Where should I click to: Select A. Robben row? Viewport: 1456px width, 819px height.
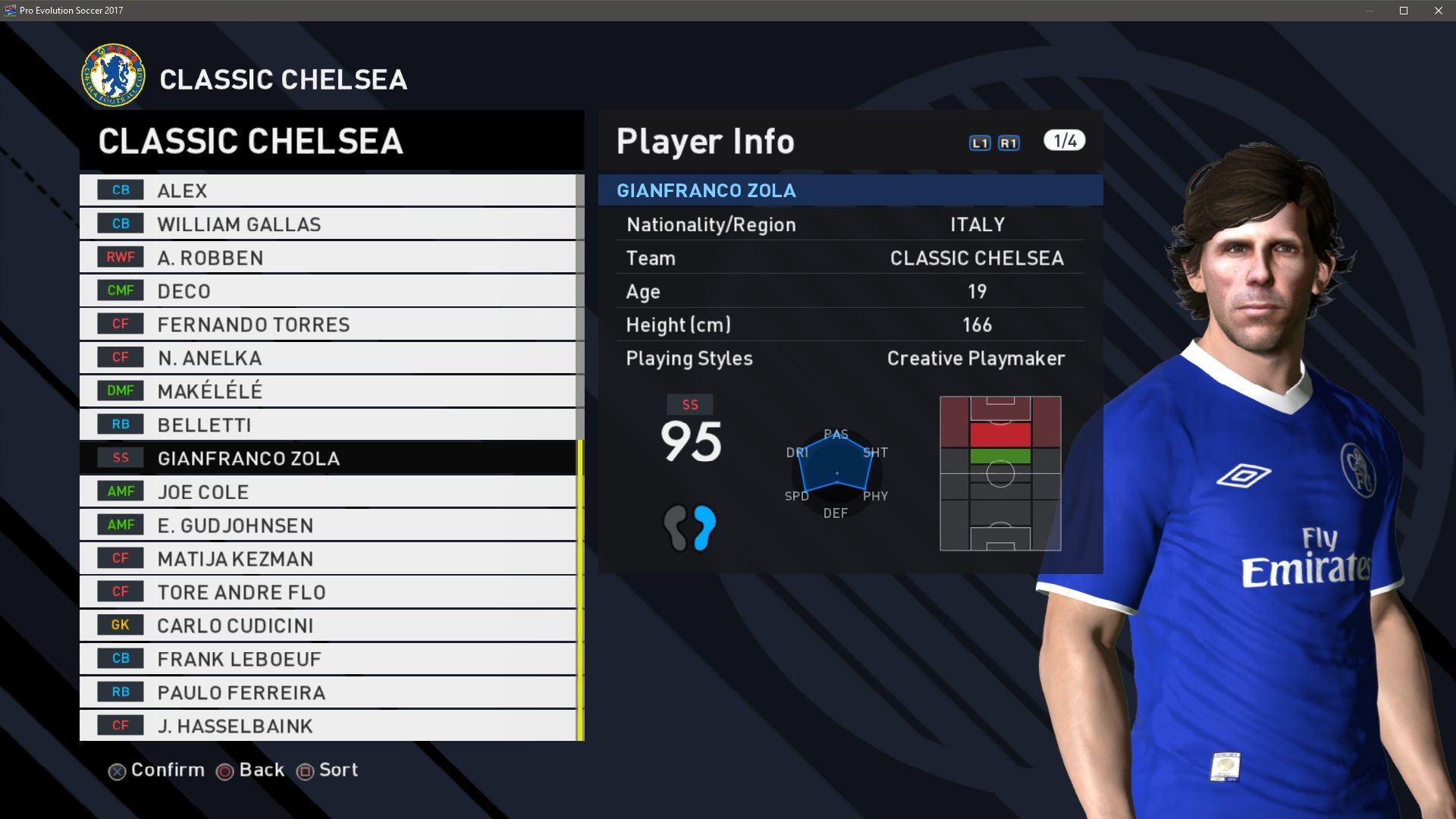[x=328, y=257]
